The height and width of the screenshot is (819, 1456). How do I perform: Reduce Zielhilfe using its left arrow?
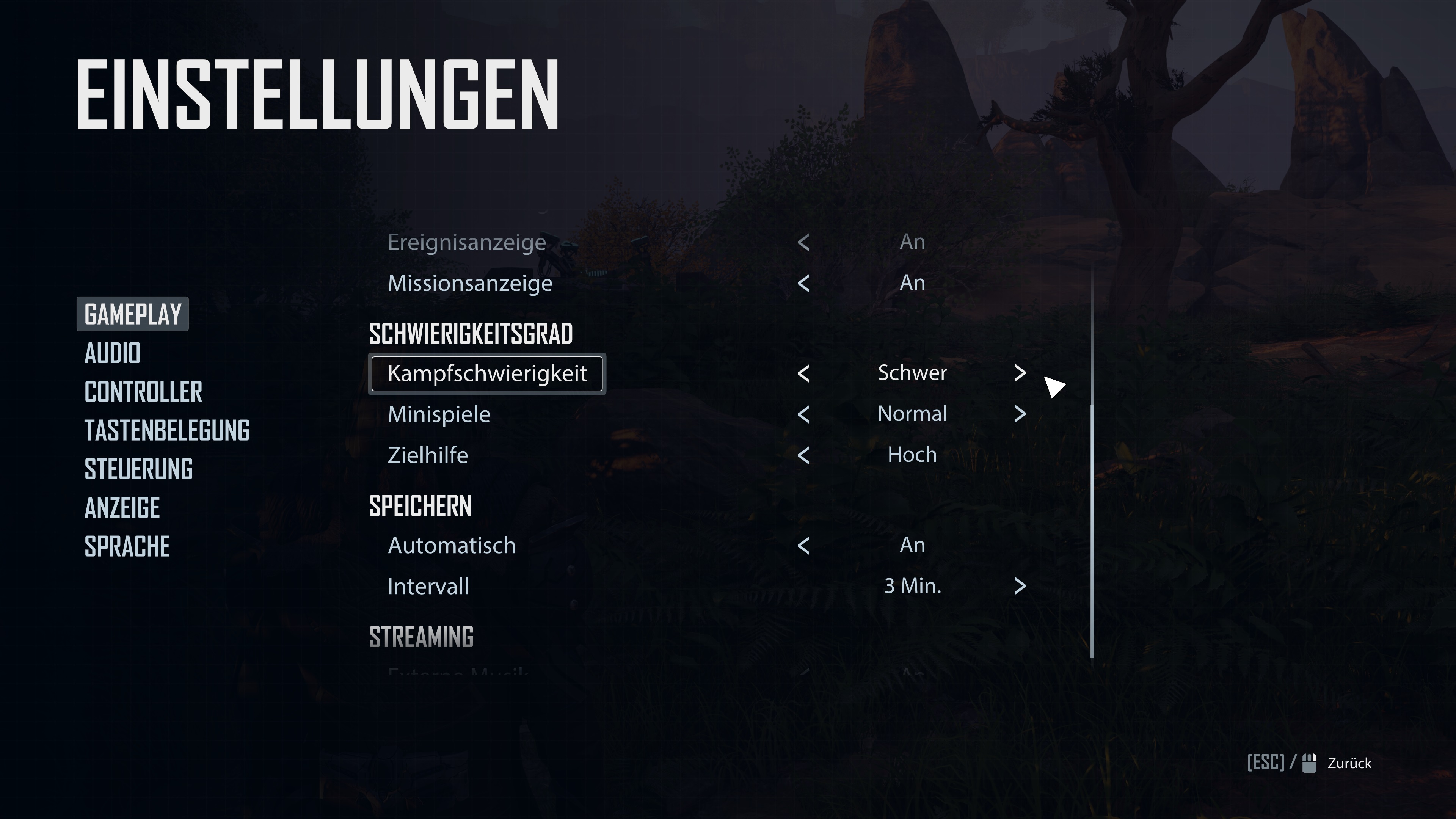point(803,455)
